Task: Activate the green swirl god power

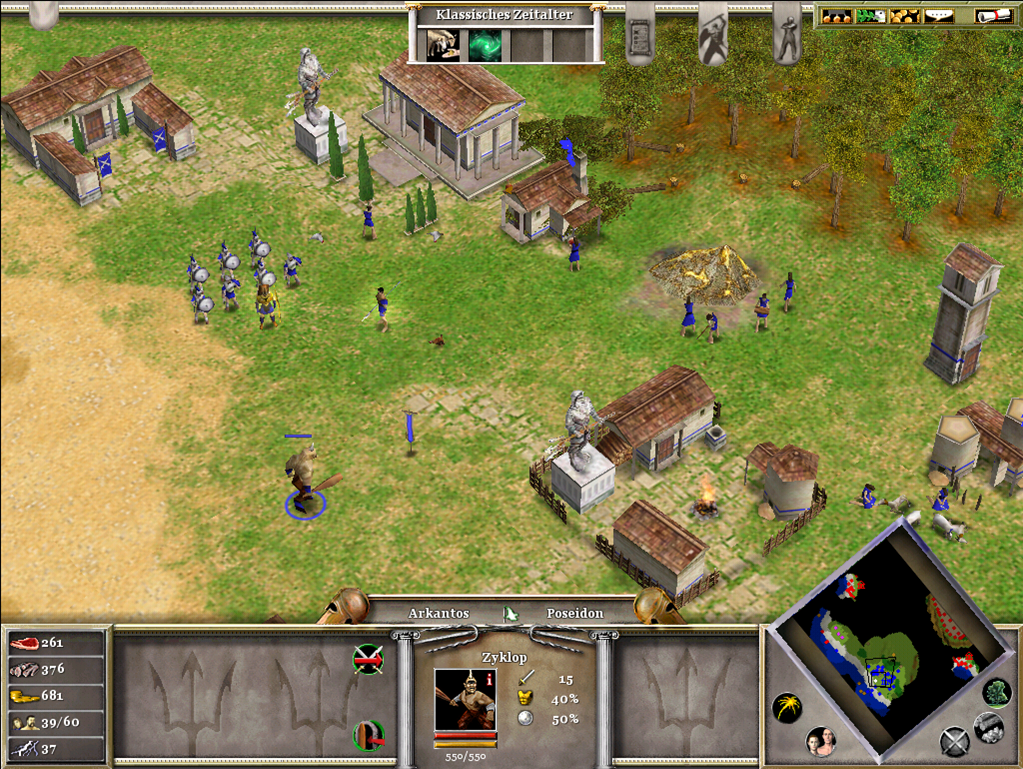Action: [486, 45]
